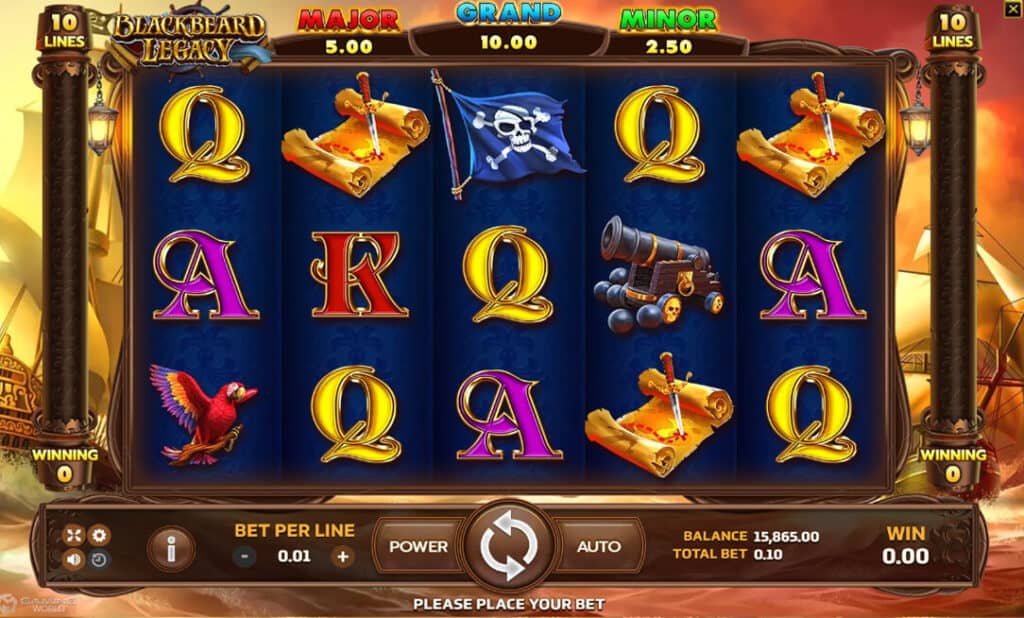Toggle fullscreen with the expand arrows icon
1024x618 pixels.
pos(73,535)
